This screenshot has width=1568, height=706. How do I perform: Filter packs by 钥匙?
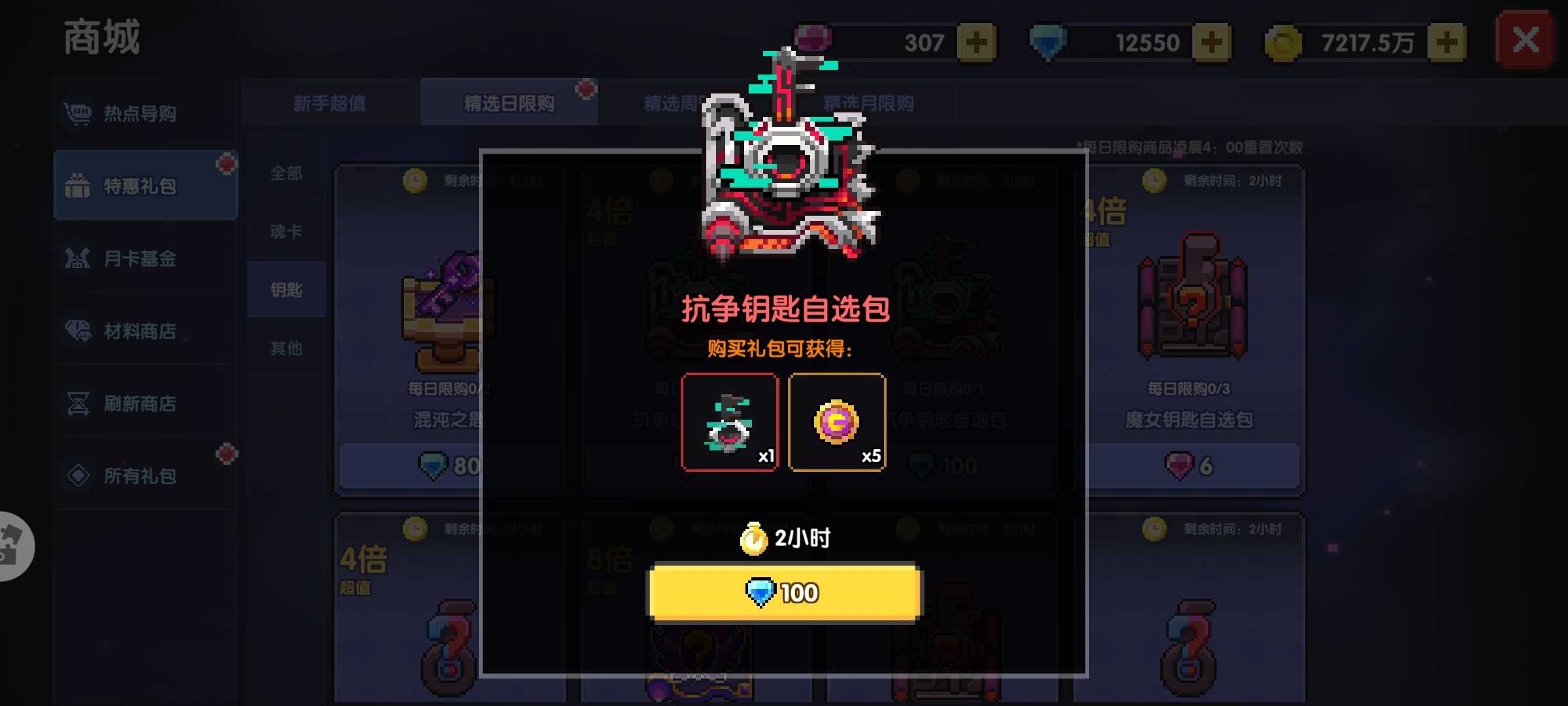(x=286, y=290)
